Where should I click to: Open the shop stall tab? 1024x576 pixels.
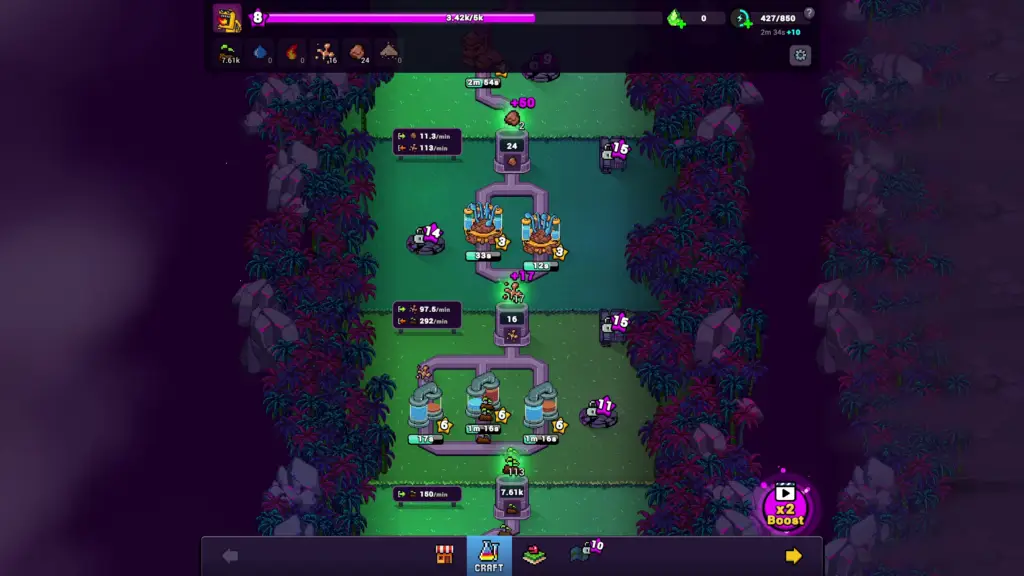(445, 556)
